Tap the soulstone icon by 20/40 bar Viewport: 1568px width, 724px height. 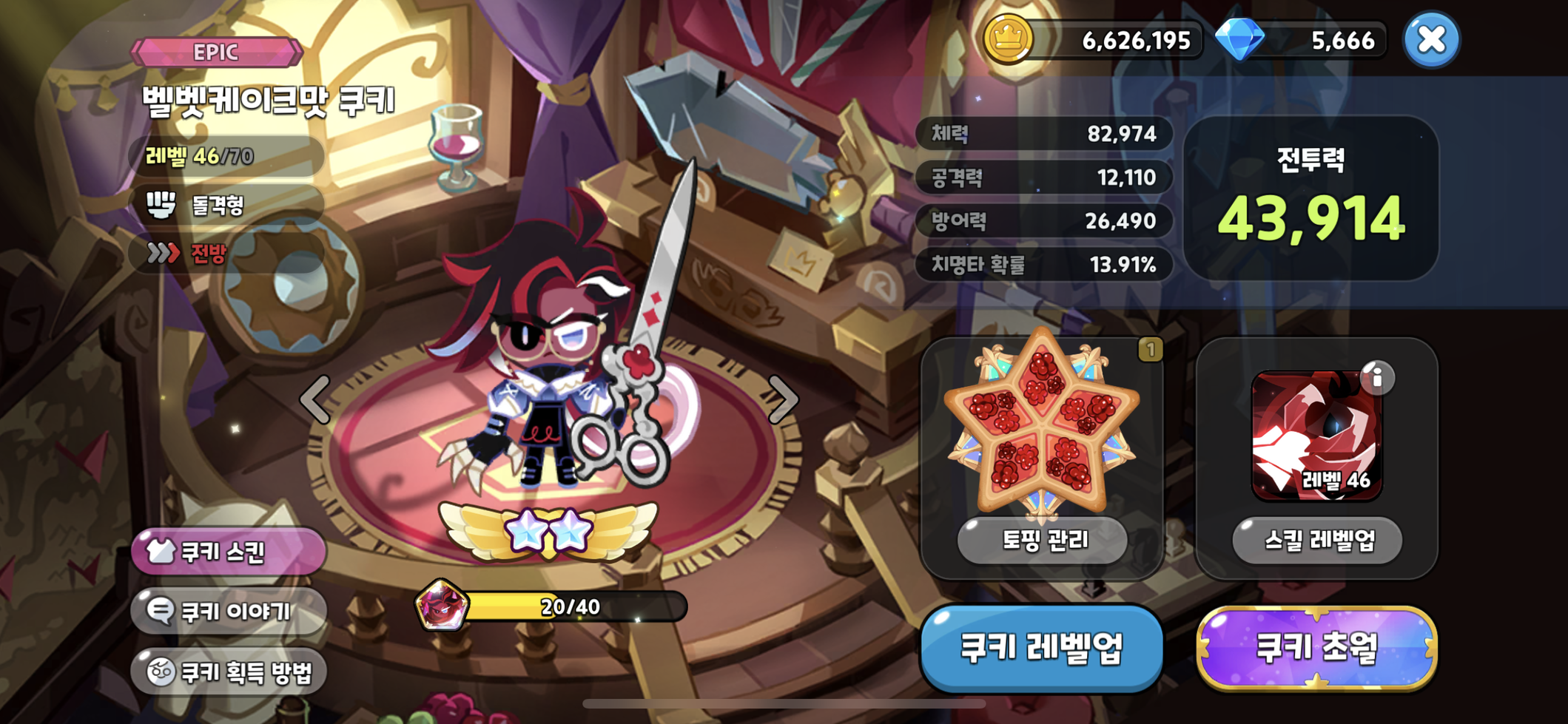click(442, 605)
